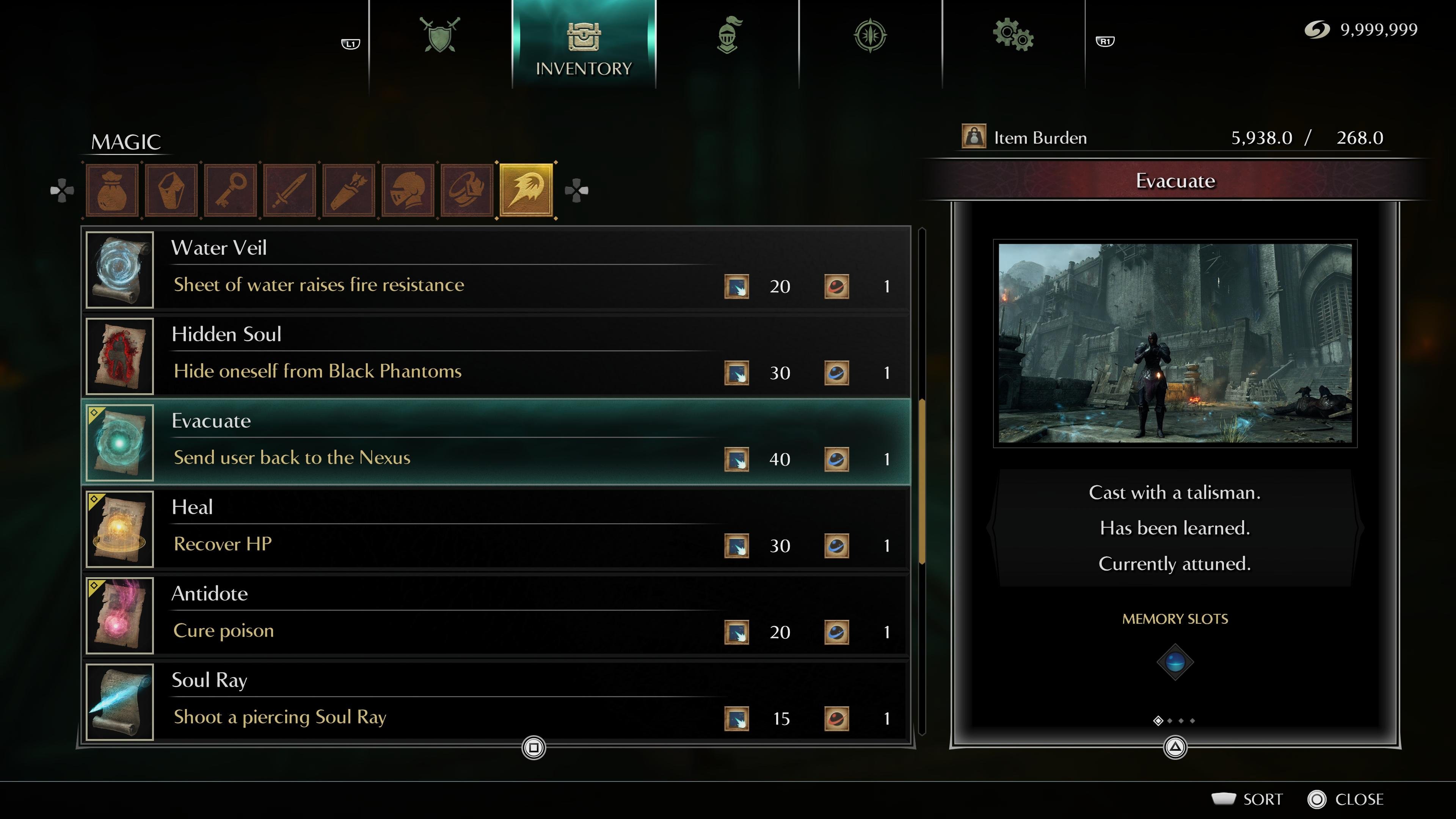
Task: Click the Evacuate spell preview image
Action: pyautogui.click(x=1175, y=343)
